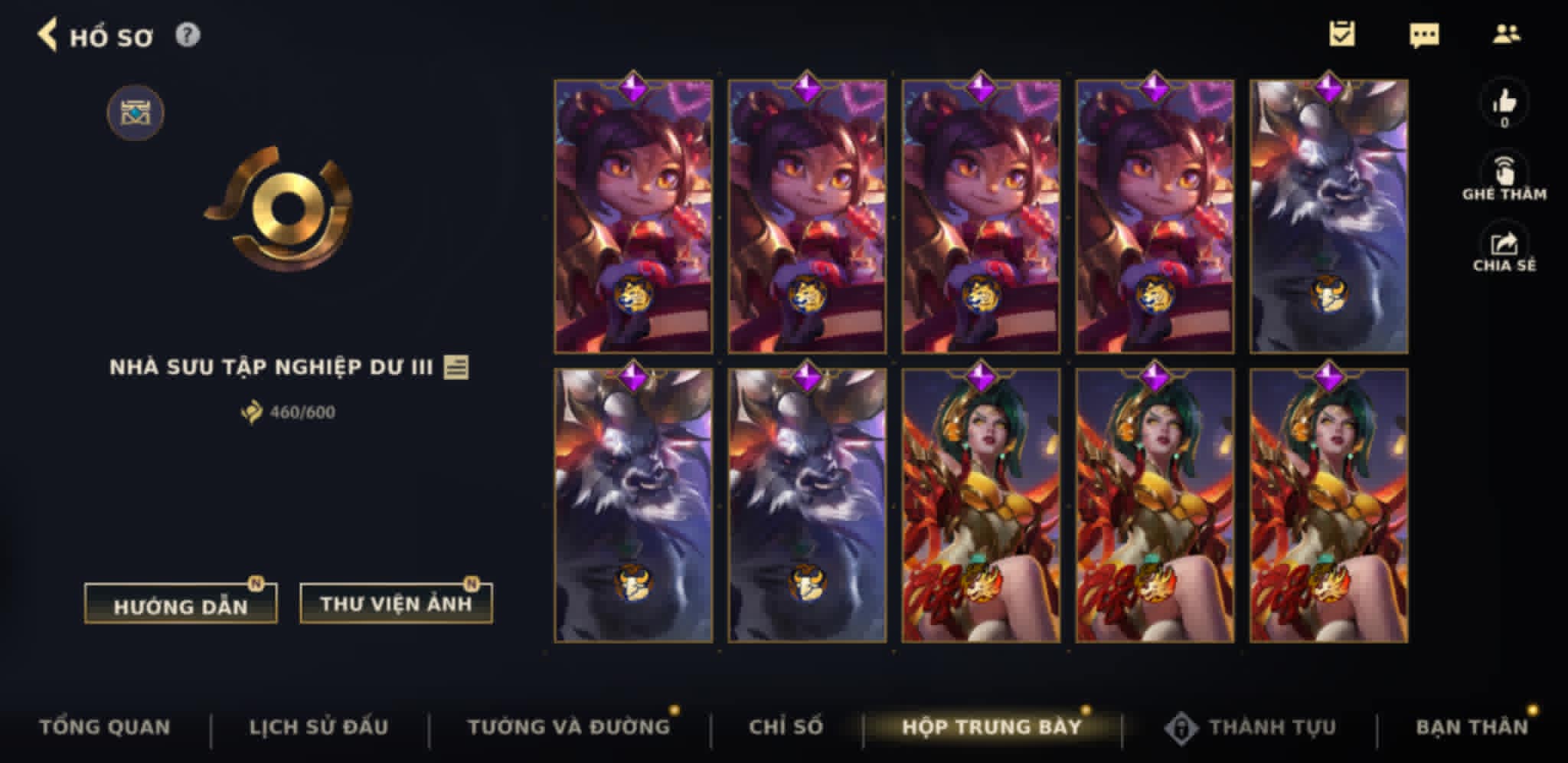Screen dimensions: 1568x763
Task: Switch to the Lịch Sử Đấu tab
Action: (x=321, y=726)
